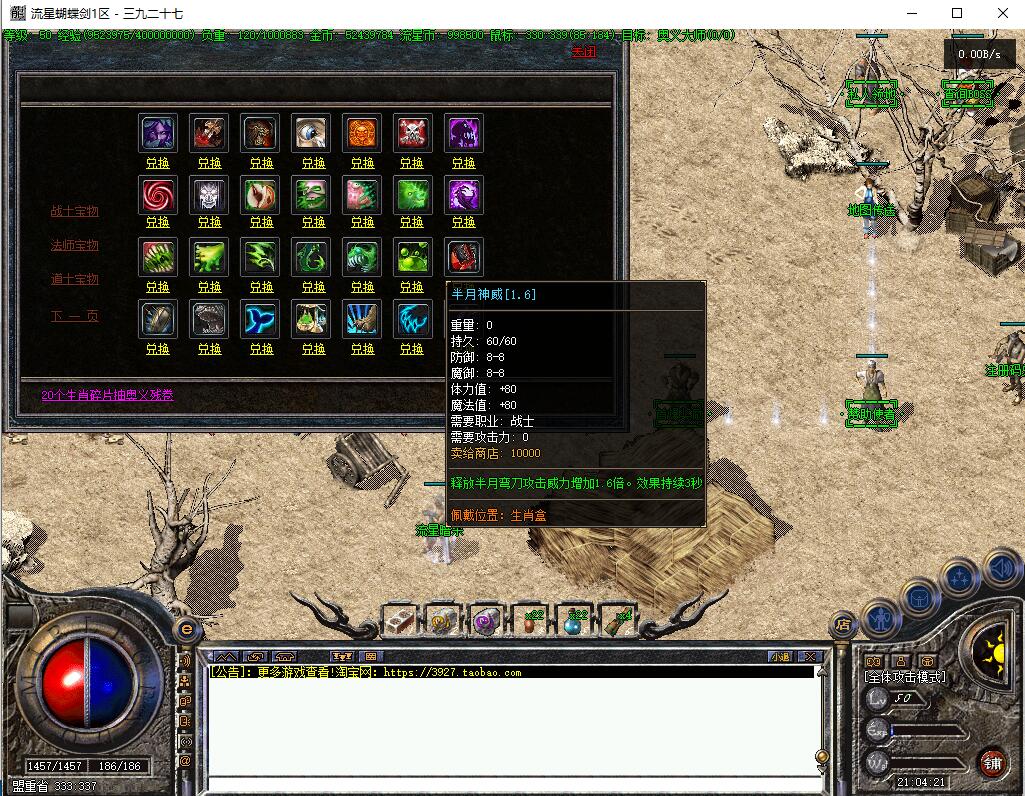This screenshot has height=796, width=1025.
Task: Open the 店 shop button
Action: pyautogui.click(x=842, y=625)
